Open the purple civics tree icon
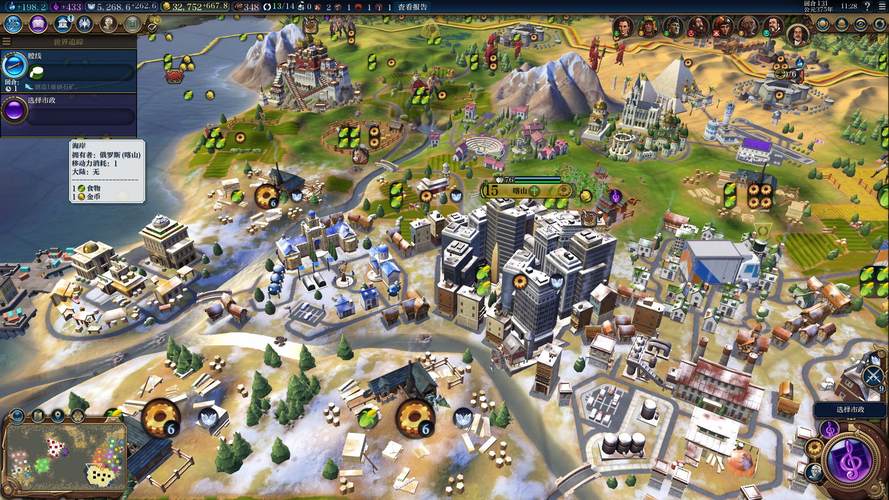 pyautogui.click(x=37, y=24)
